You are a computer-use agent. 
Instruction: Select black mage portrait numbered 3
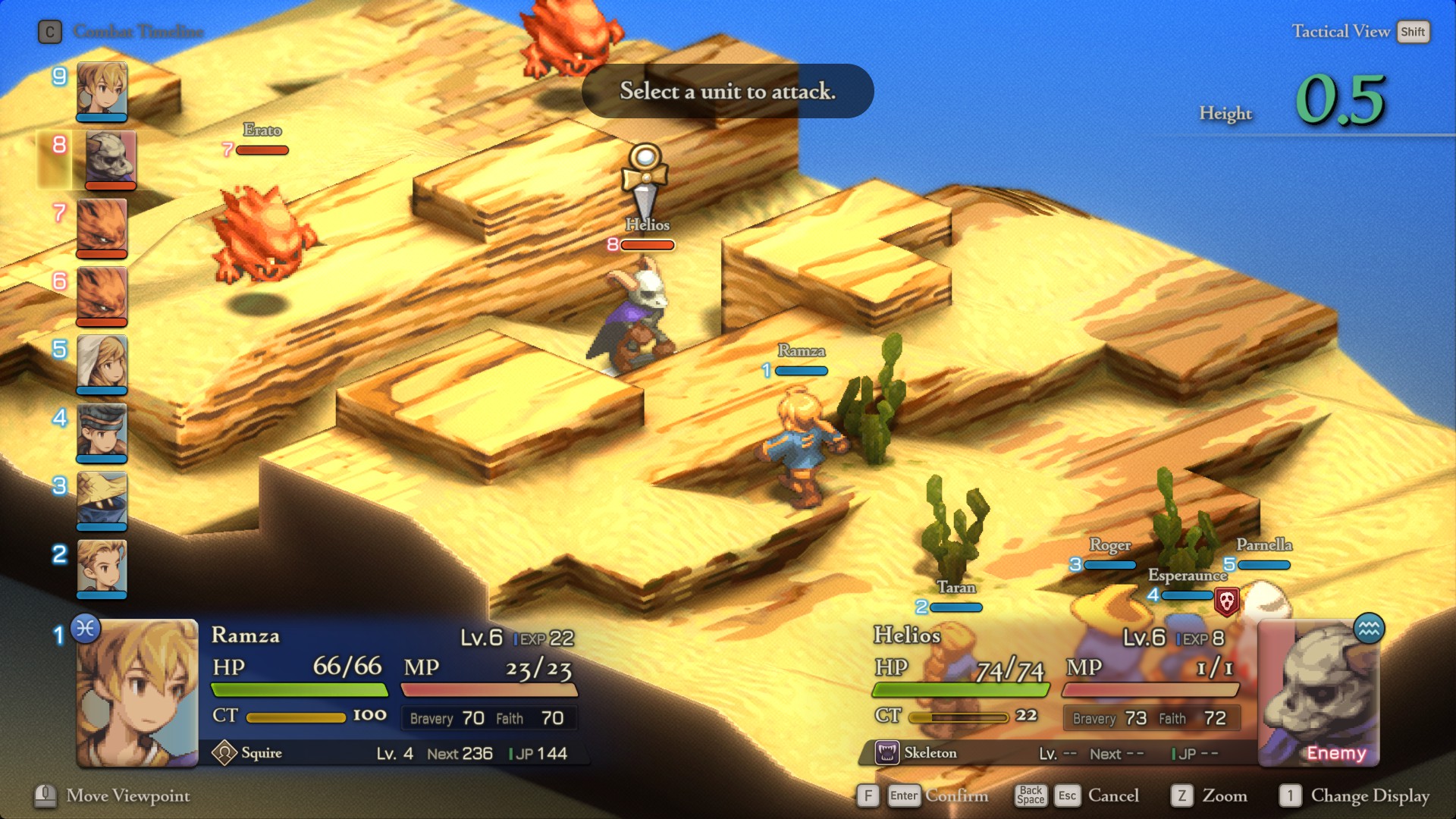coord(102,500)
